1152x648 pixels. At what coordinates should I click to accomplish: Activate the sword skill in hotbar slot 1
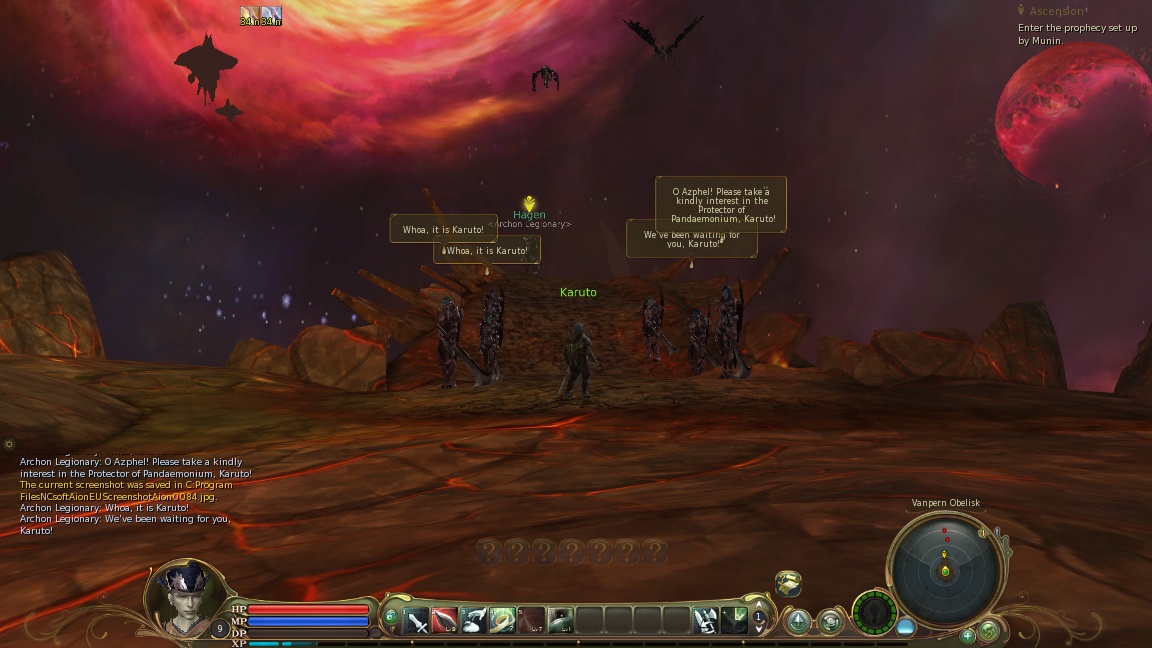(x=416, y=621)
